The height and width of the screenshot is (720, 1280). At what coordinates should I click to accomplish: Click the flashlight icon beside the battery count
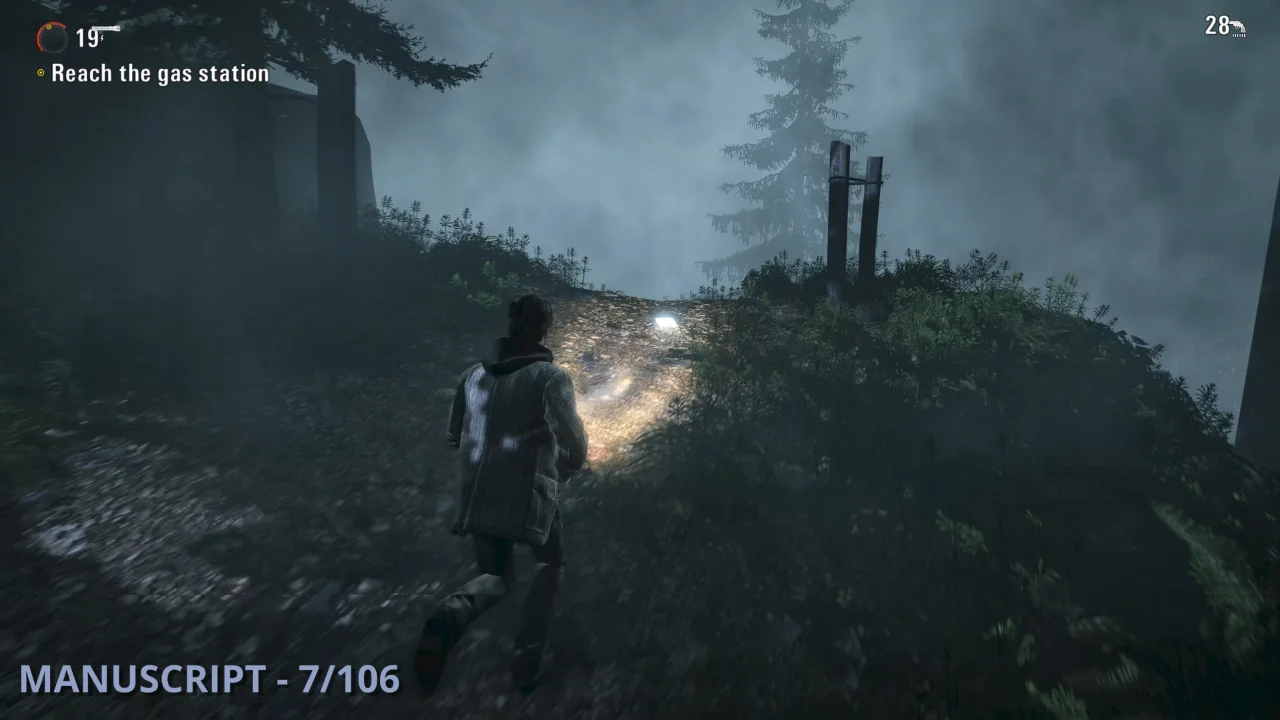106,27
